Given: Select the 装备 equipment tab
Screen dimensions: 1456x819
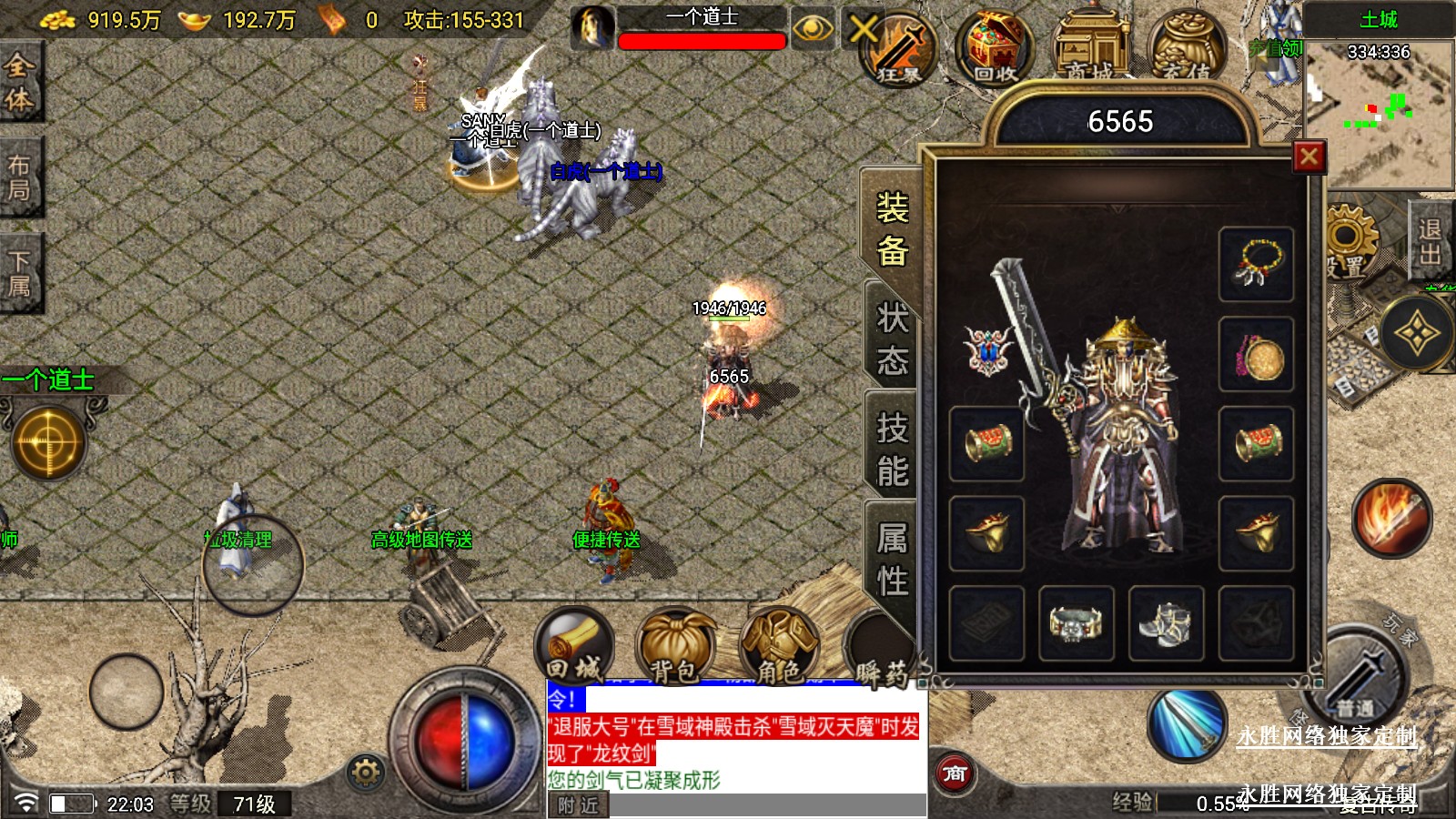Looking at the screenshot, I should pyautogui.click(x=892, y=229).
